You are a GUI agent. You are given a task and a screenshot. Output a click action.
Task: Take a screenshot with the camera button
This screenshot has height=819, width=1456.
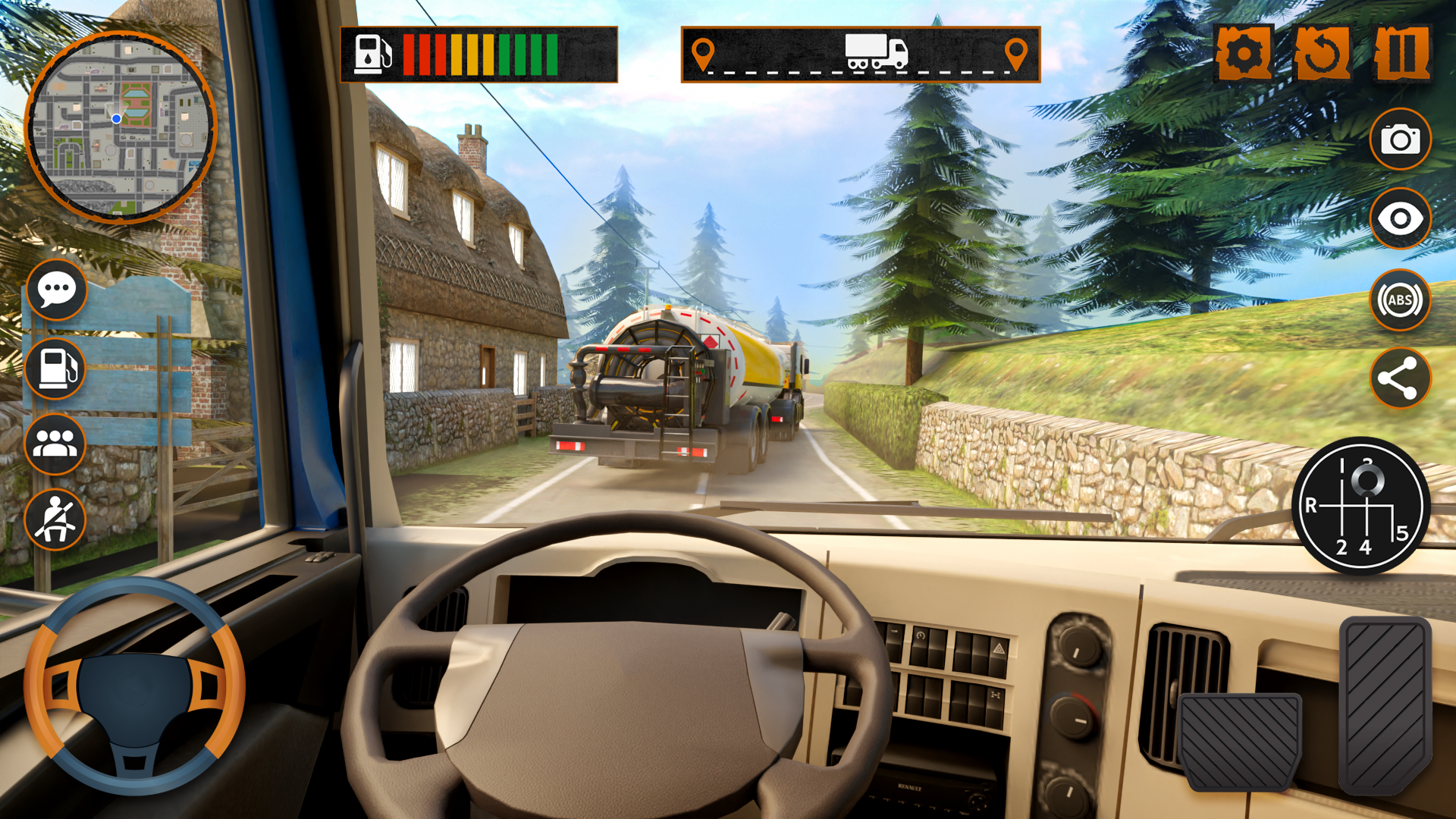(x=1400, y=140)
